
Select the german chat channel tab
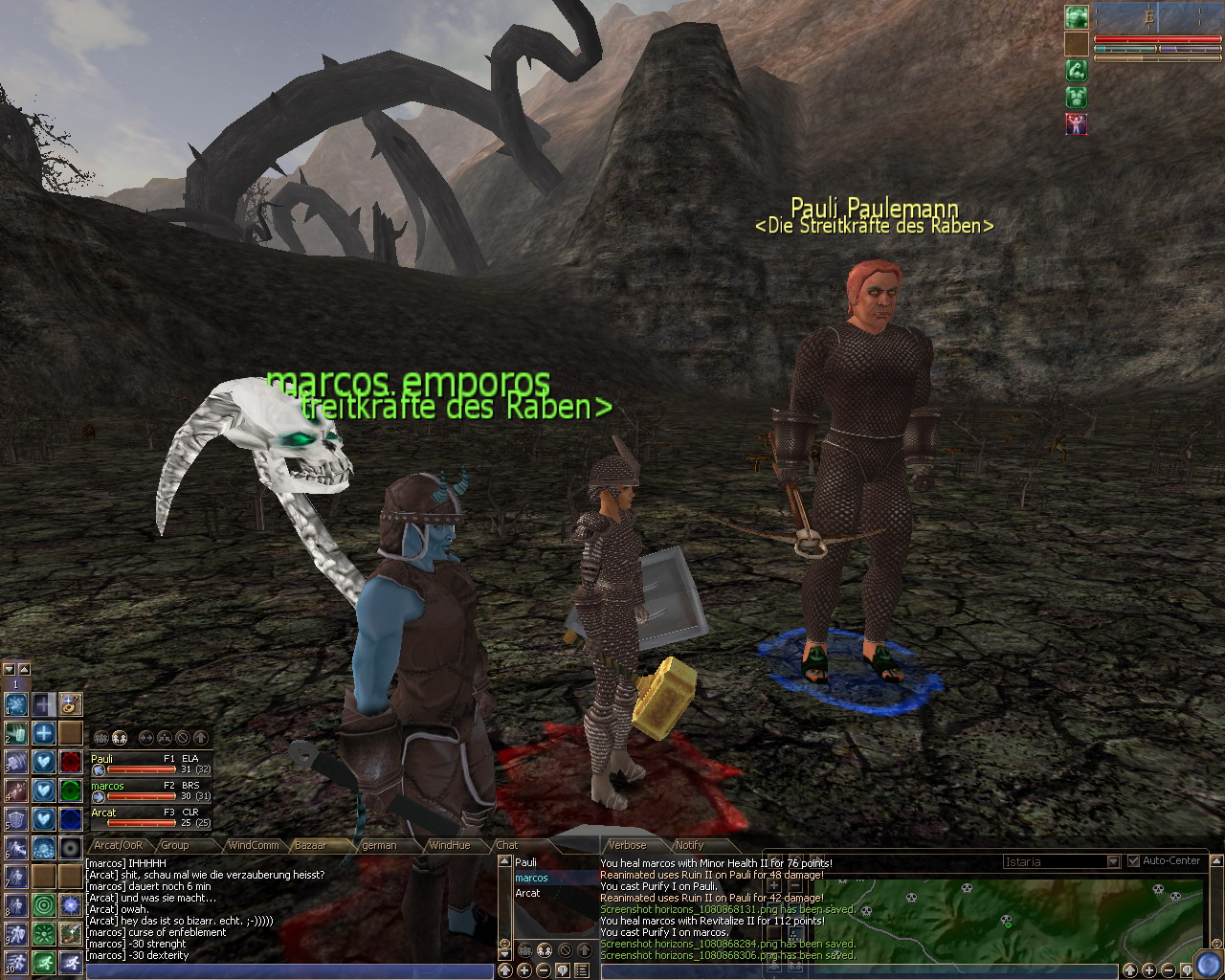(379, 845)
